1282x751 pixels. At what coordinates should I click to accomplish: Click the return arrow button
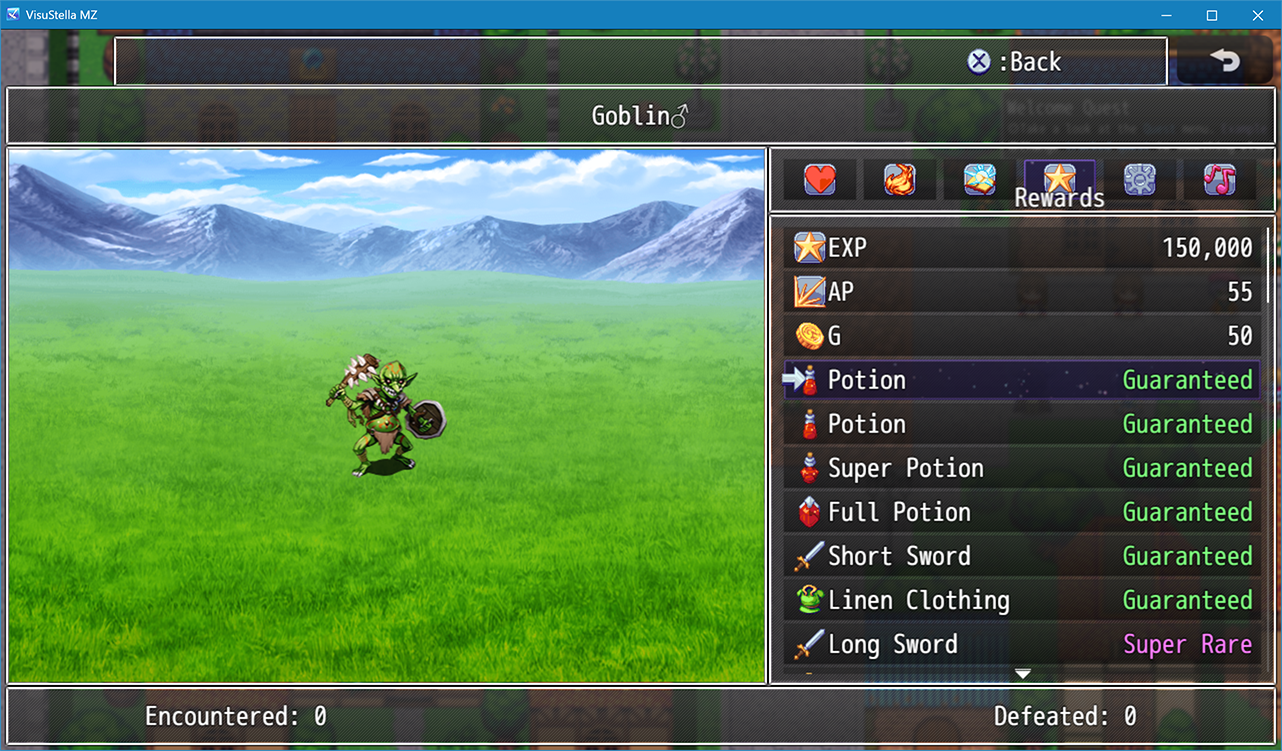point(1224,61)
